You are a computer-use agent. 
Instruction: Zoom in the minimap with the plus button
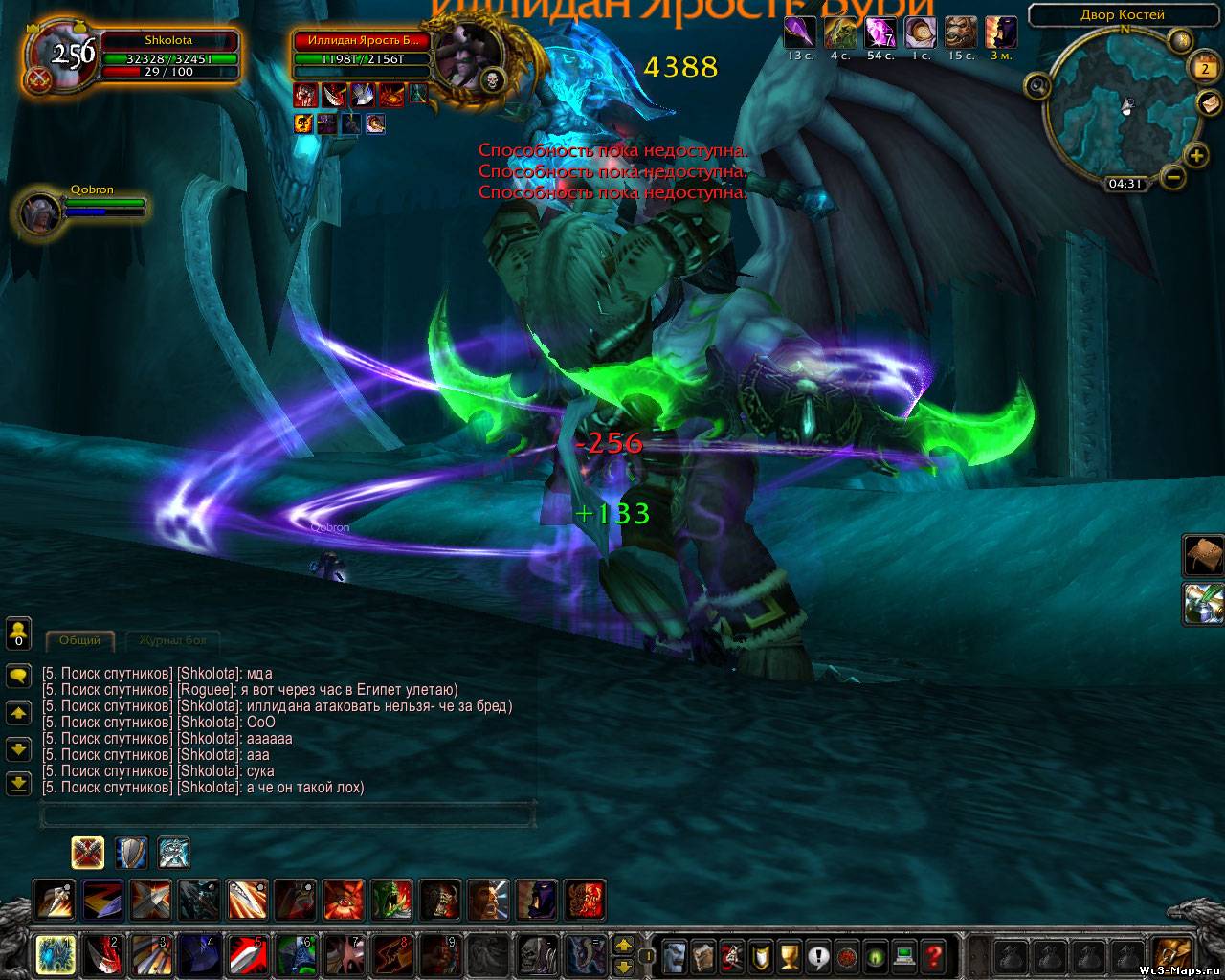(1195, 155)
